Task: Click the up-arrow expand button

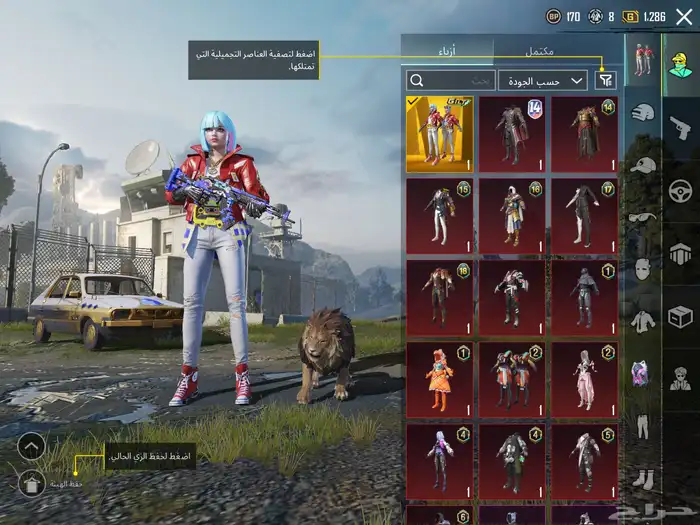Action: click(31, 446)
